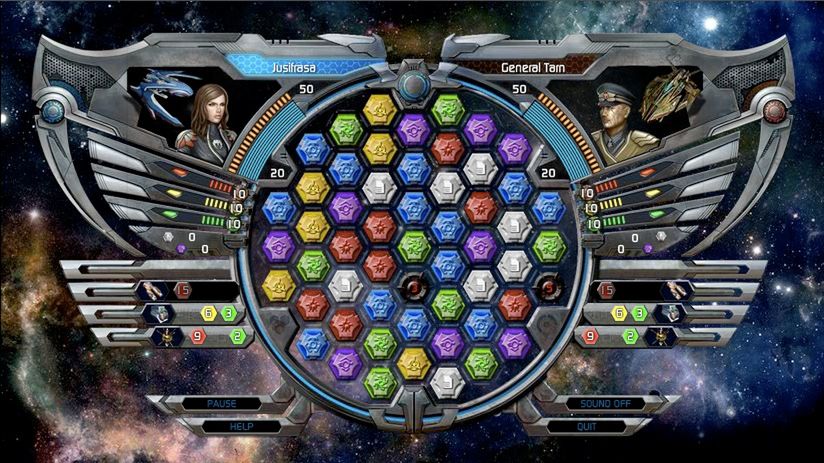Inspect General Tam's shield module item
The height and width of the screenshot is (463, 824).
click(x=673, y=313)
